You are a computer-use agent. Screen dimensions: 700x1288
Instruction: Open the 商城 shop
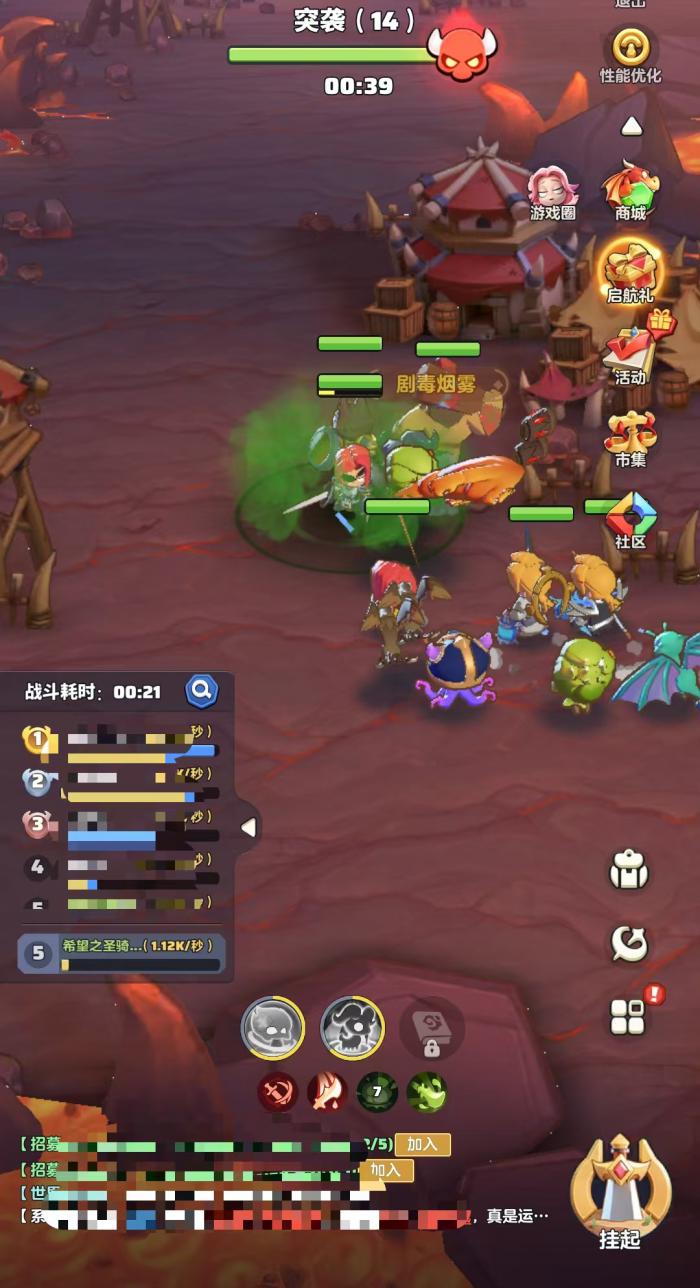[x=630, y=190]
